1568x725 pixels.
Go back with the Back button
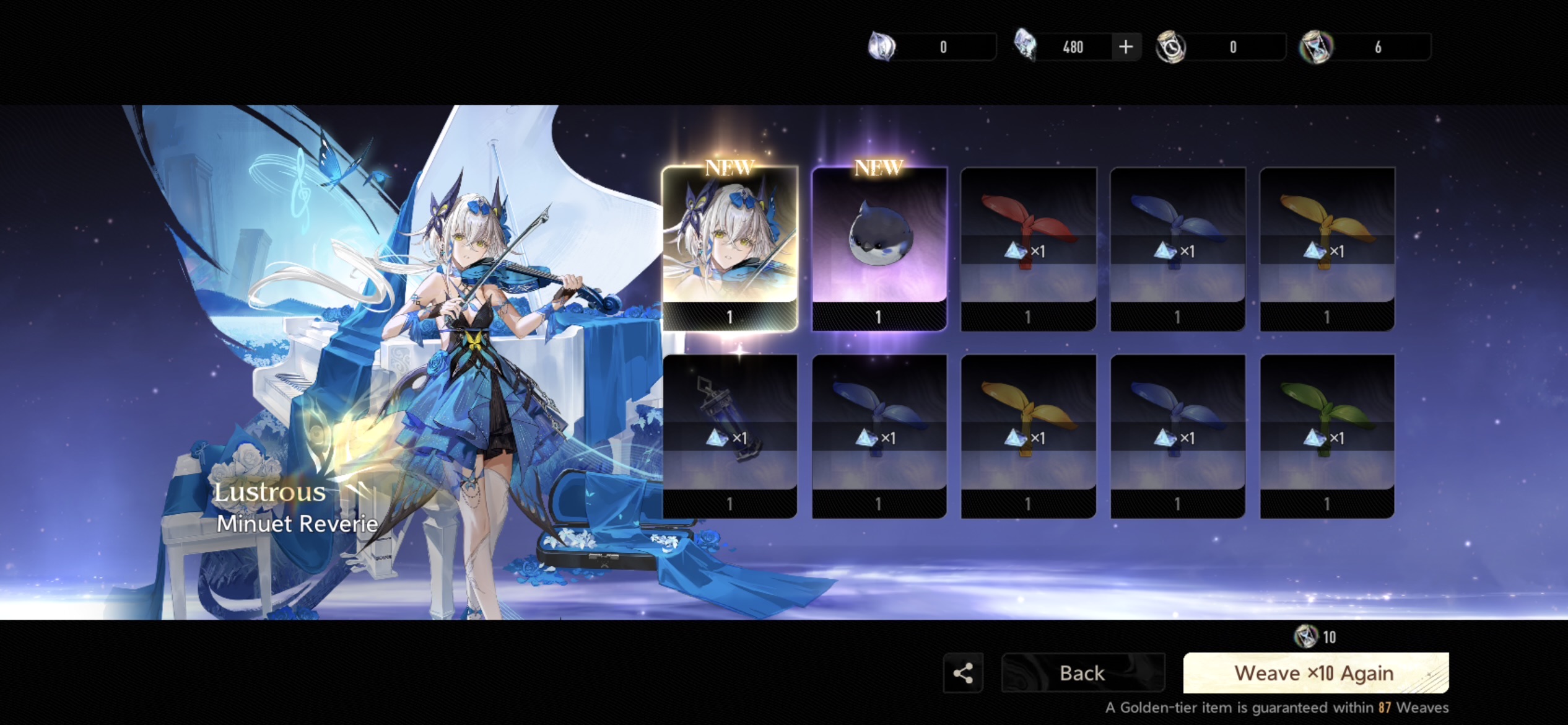(x=1082, y=673)
